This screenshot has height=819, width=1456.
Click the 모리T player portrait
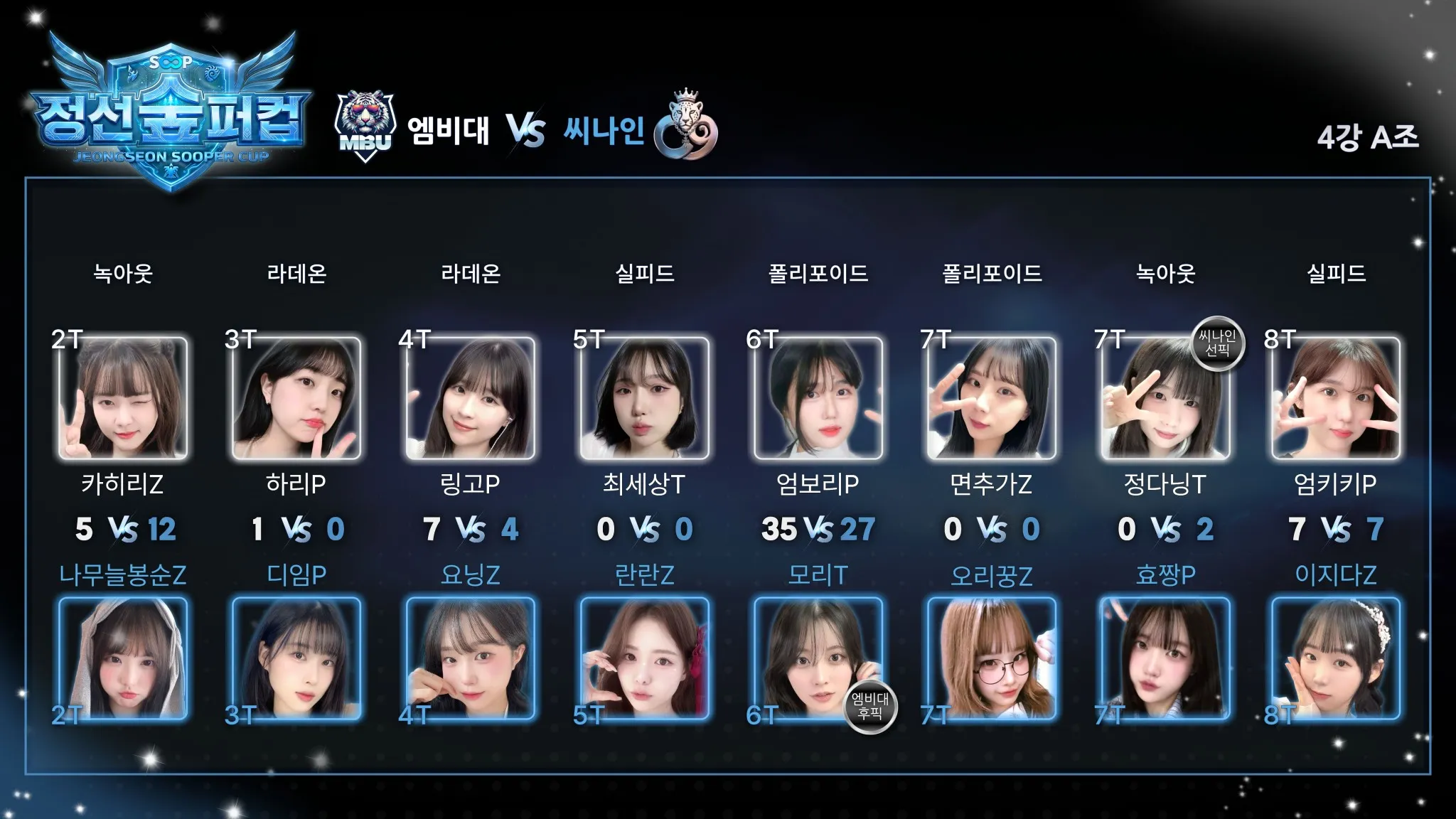(818, 658)
